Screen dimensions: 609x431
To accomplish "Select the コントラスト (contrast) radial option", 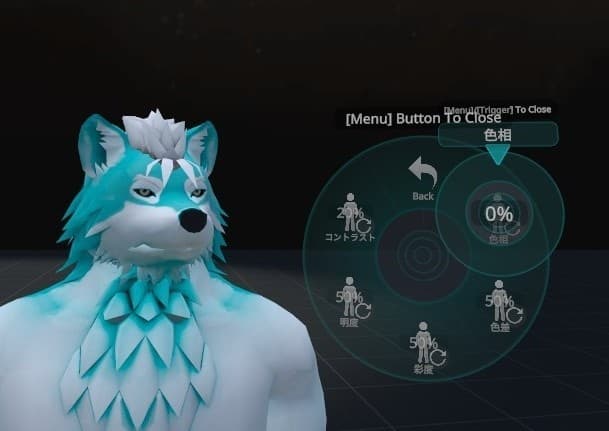I will point(350,217).
